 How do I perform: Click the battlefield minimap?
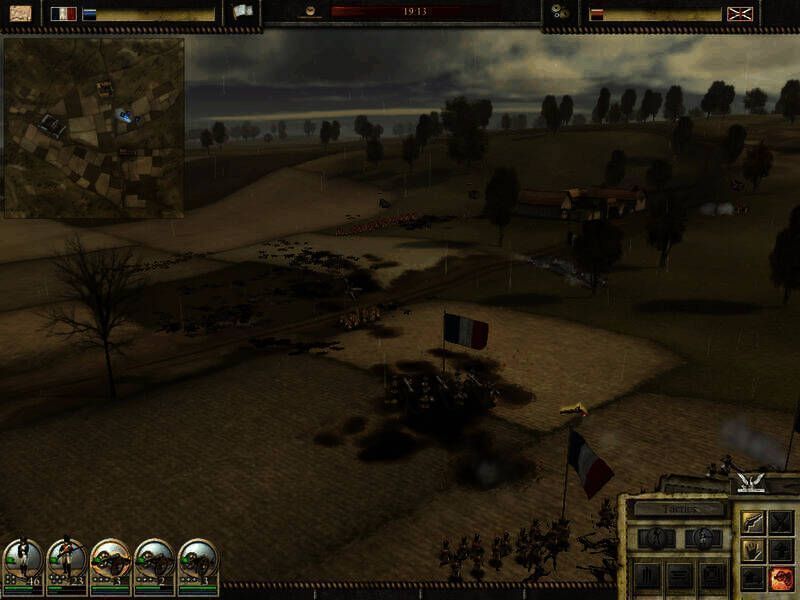[93, 127]
